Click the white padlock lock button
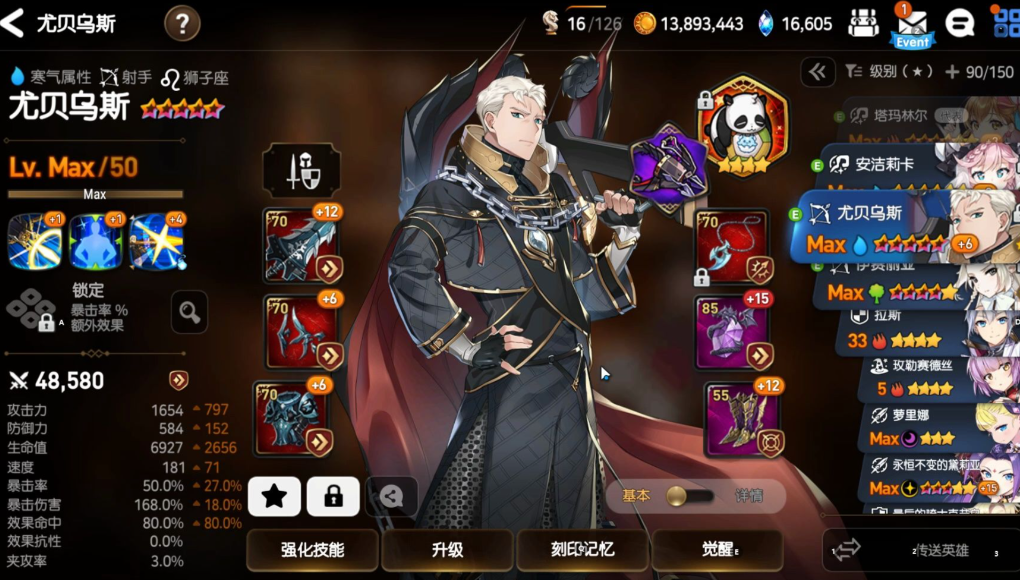 click(333, 496)
